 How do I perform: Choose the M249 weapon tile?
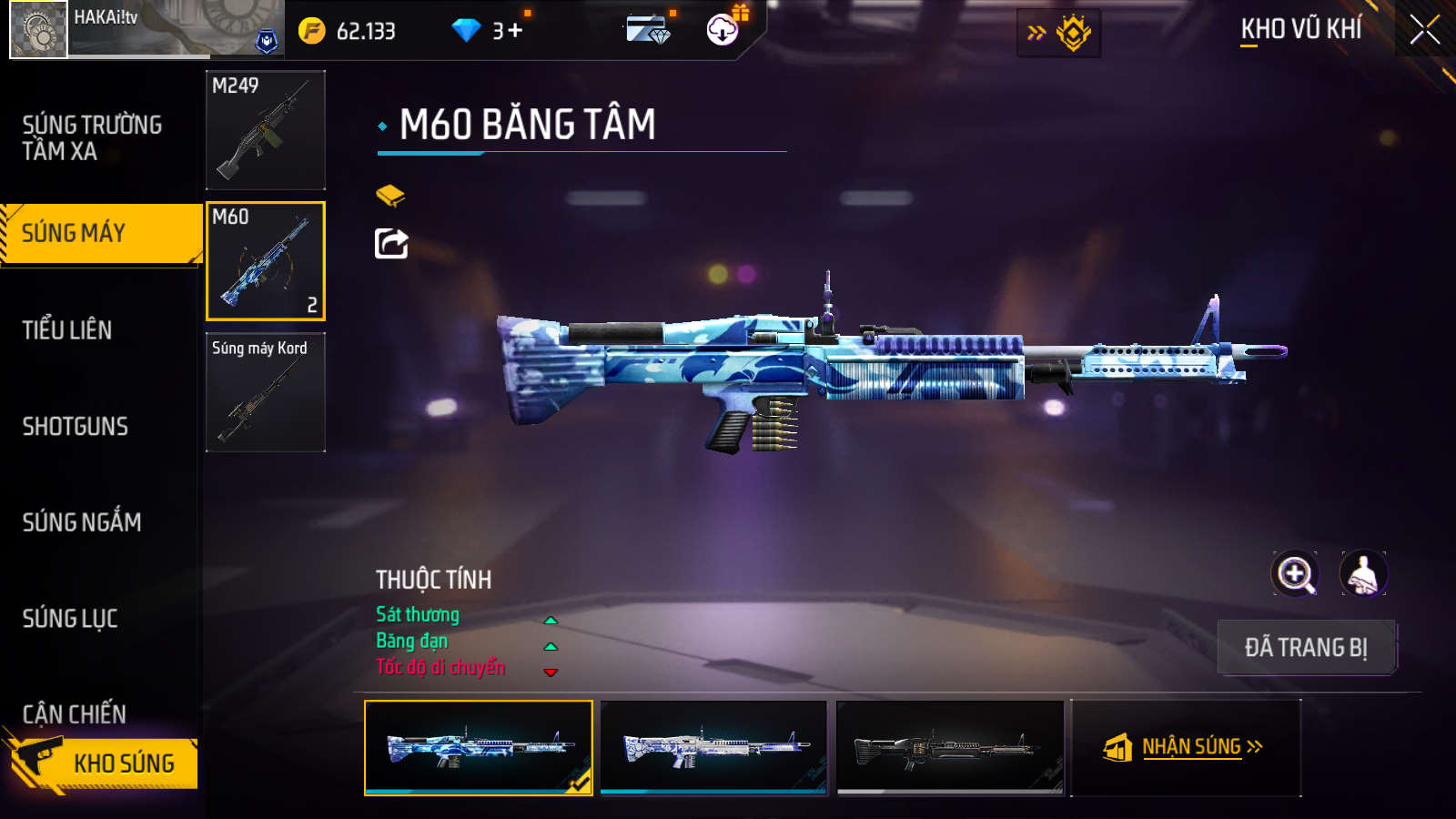[266, 130]
